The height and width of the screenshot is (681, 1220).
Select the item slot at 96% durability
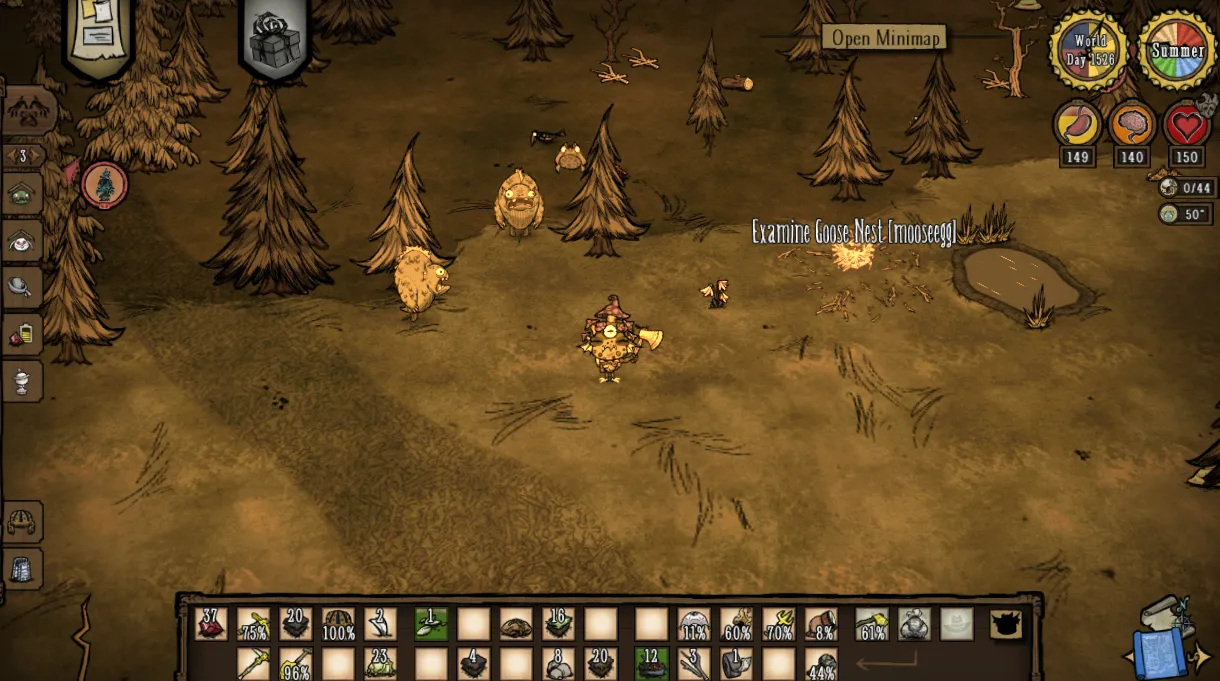(295, 663)
